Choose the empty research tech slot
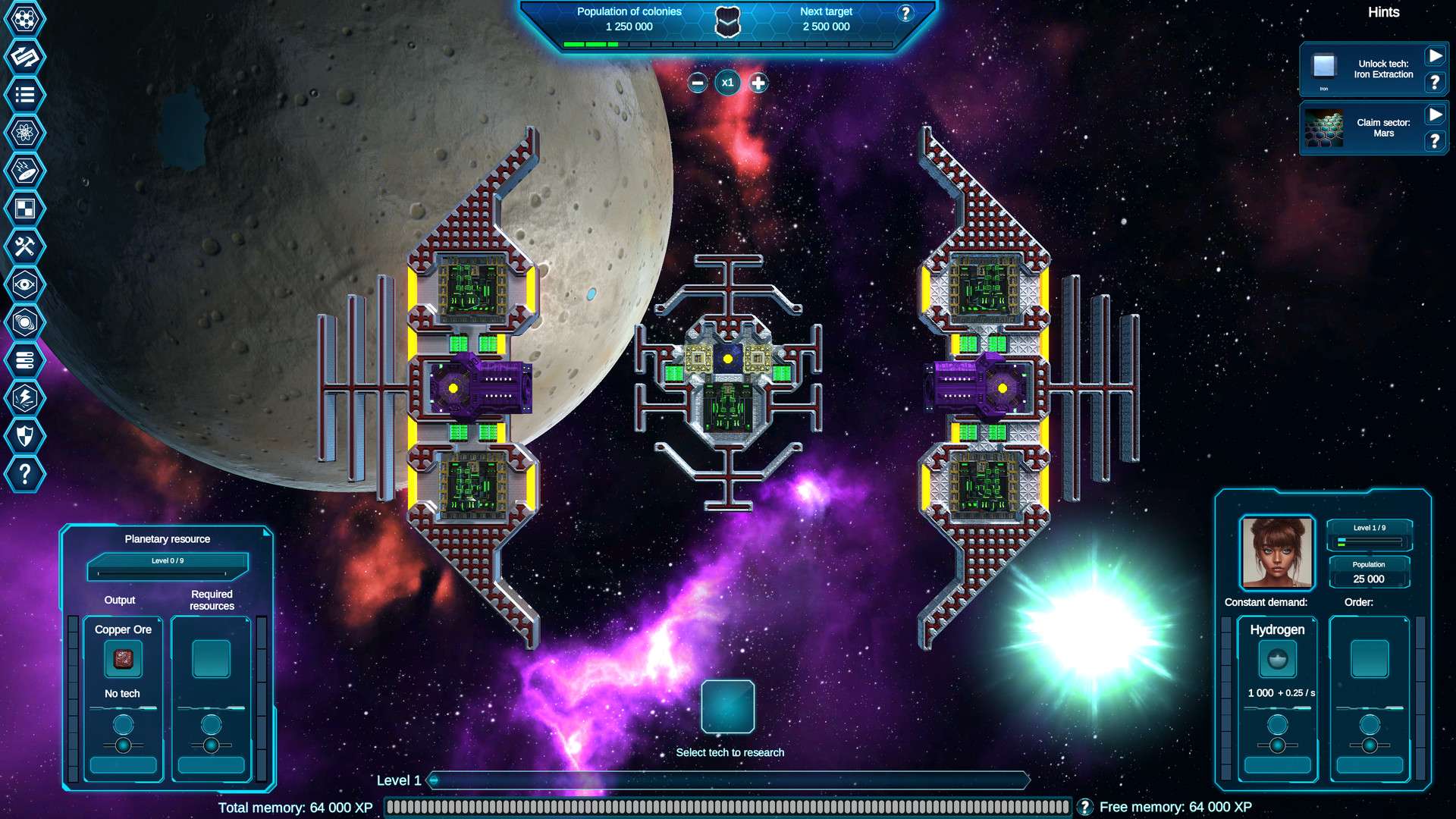 [727, 706]
